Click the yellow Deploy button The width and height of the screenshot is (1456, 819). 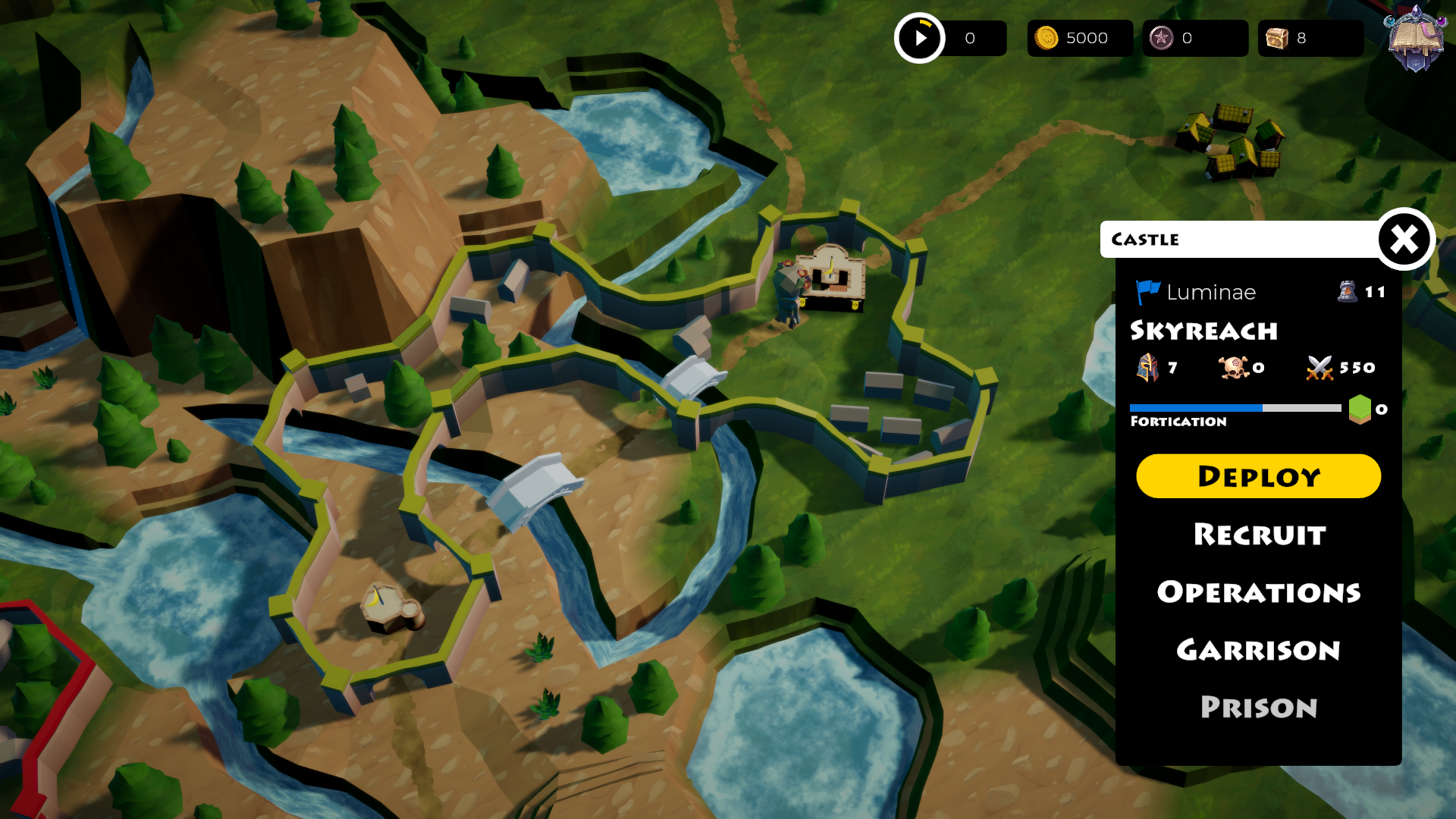pyautogui.click(x=1258, y=476)
